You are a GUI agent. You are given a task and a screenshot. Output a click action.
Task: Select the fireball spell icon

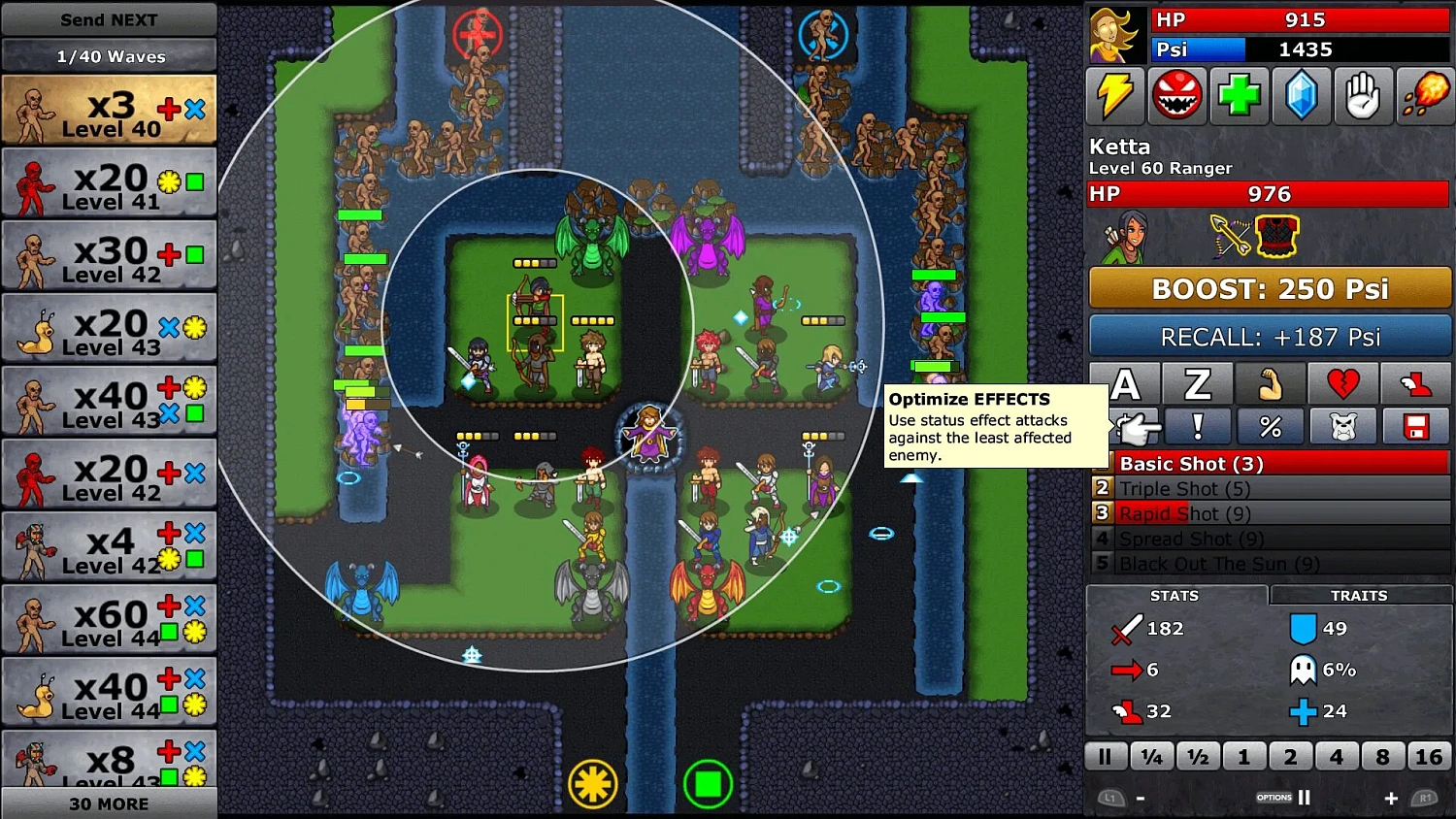click(x=1425, y=96)
